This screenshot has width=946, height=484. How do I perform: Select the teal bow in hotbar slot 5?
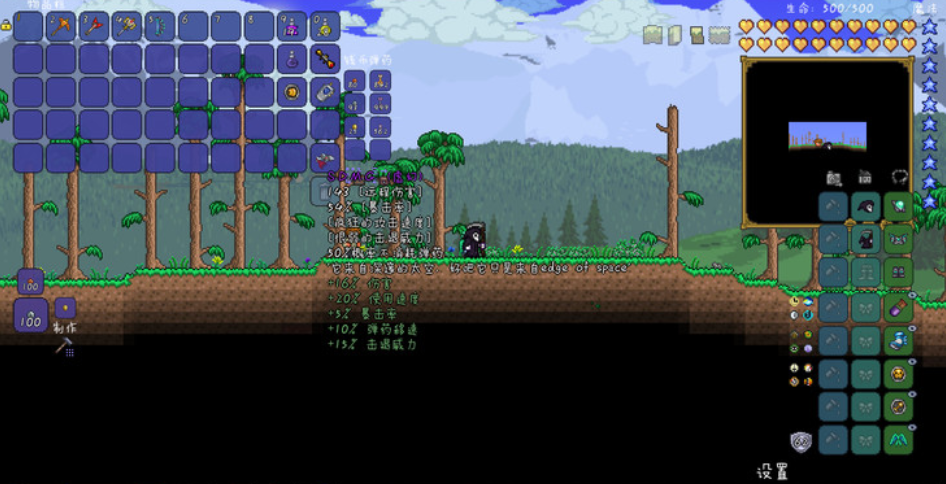point(160,26)
